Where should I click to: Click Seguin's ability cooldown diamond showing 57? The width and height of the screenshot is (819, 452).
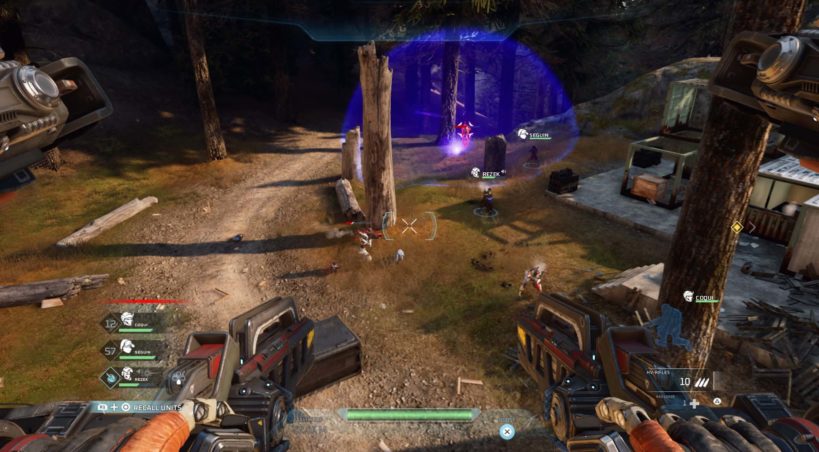tap(109, 349)
